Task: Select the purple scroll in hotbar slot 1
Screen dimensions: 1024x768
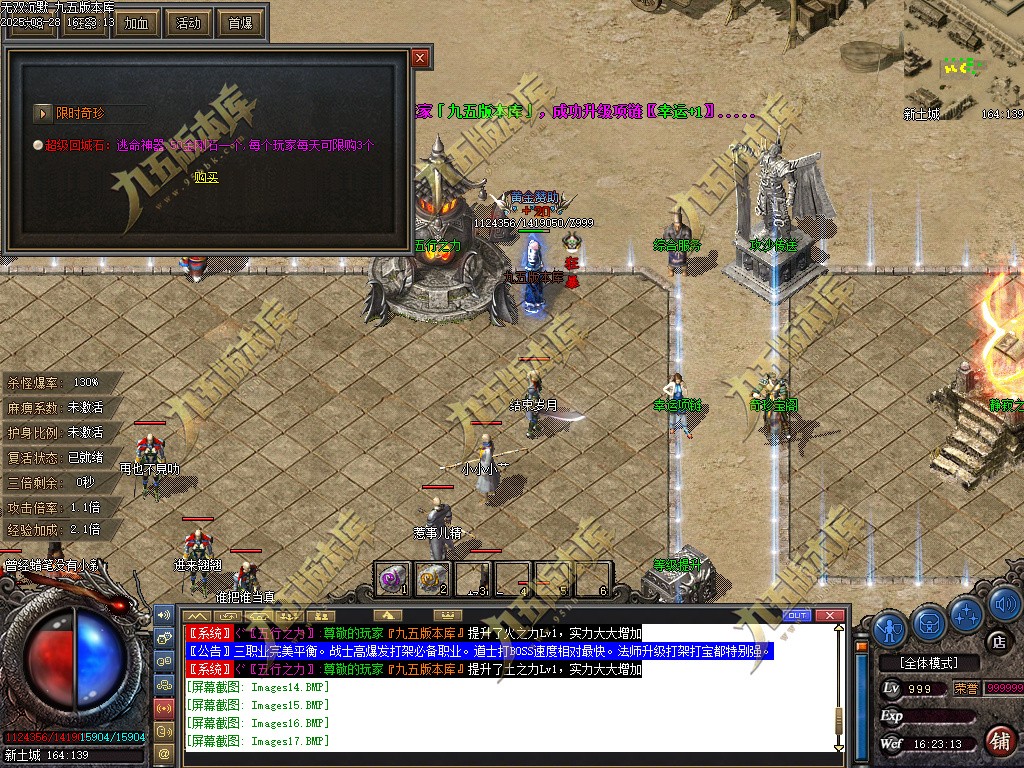Action: (x=393, y=578)
